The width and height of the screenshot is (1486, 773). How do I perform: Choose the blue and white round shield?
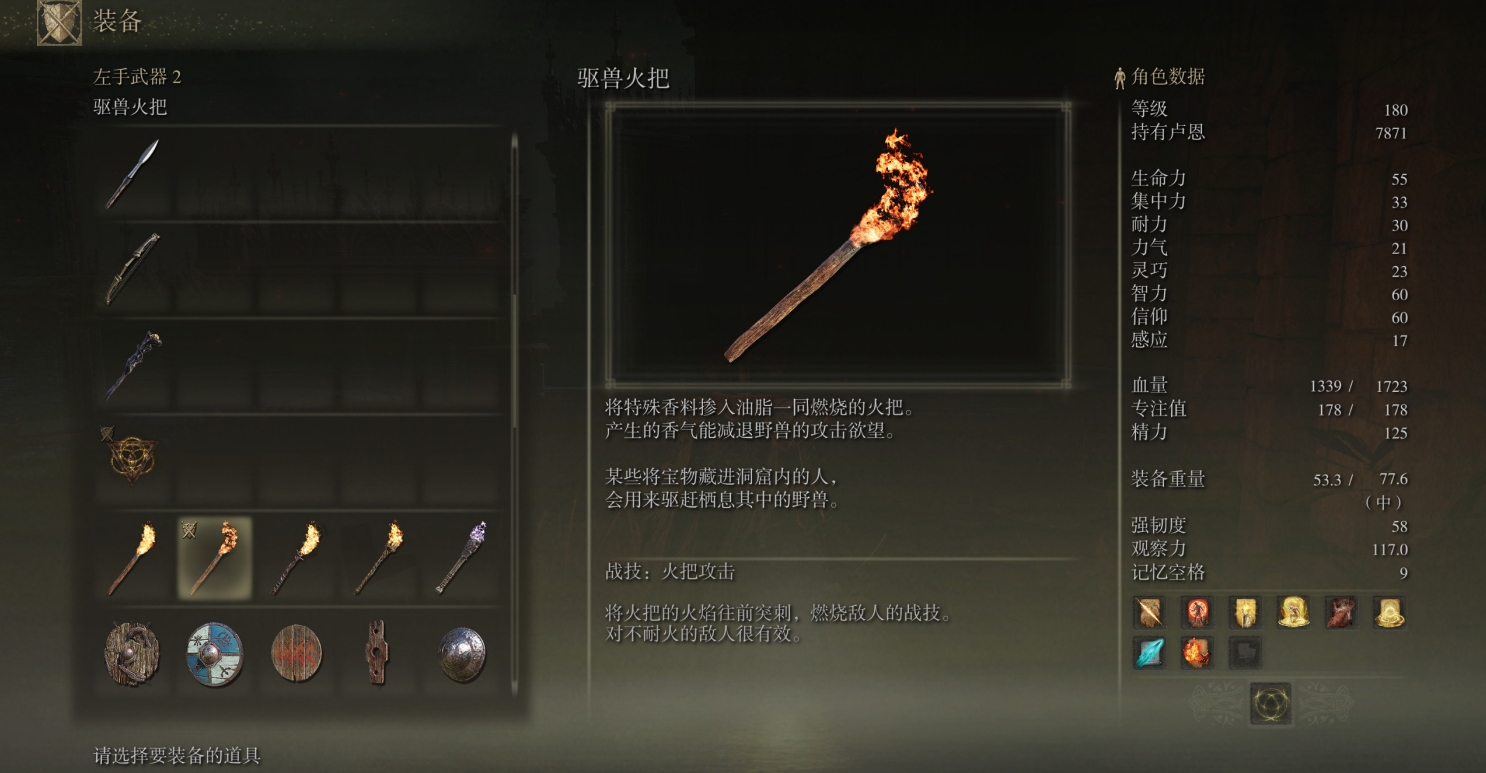point(215,653)
